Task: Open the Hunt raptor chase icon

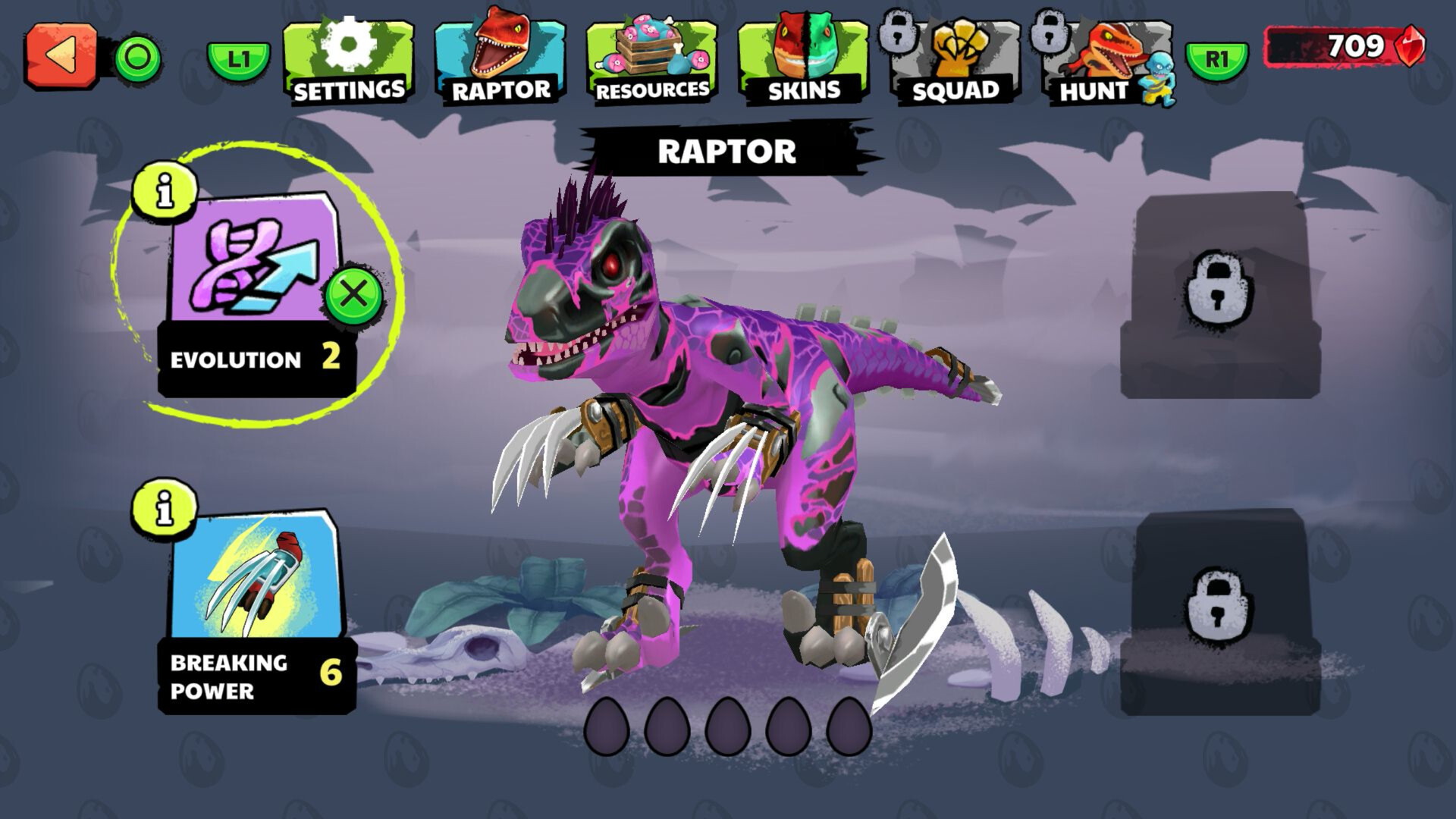Action: point(1107,49)
